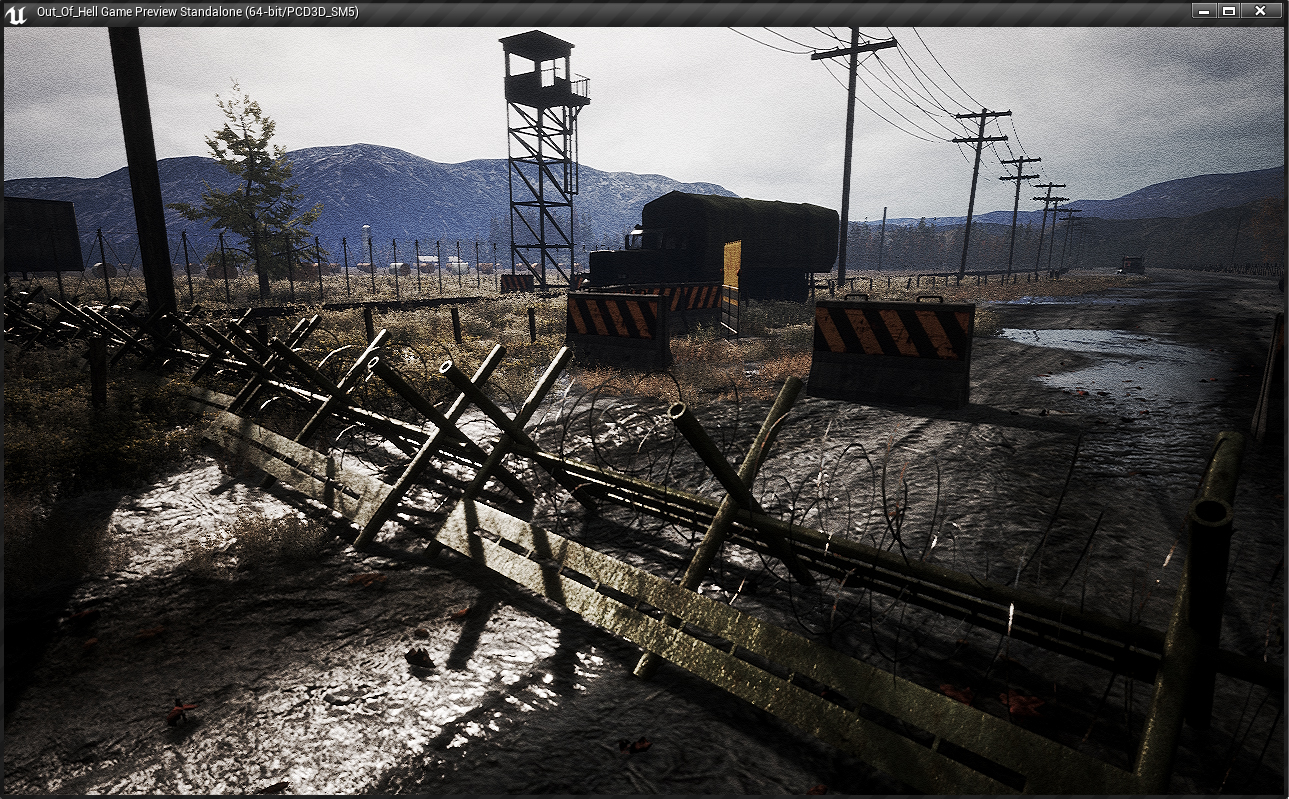Maximize the game preview window
The image size is (1289, 799).
coord(1229,11)
